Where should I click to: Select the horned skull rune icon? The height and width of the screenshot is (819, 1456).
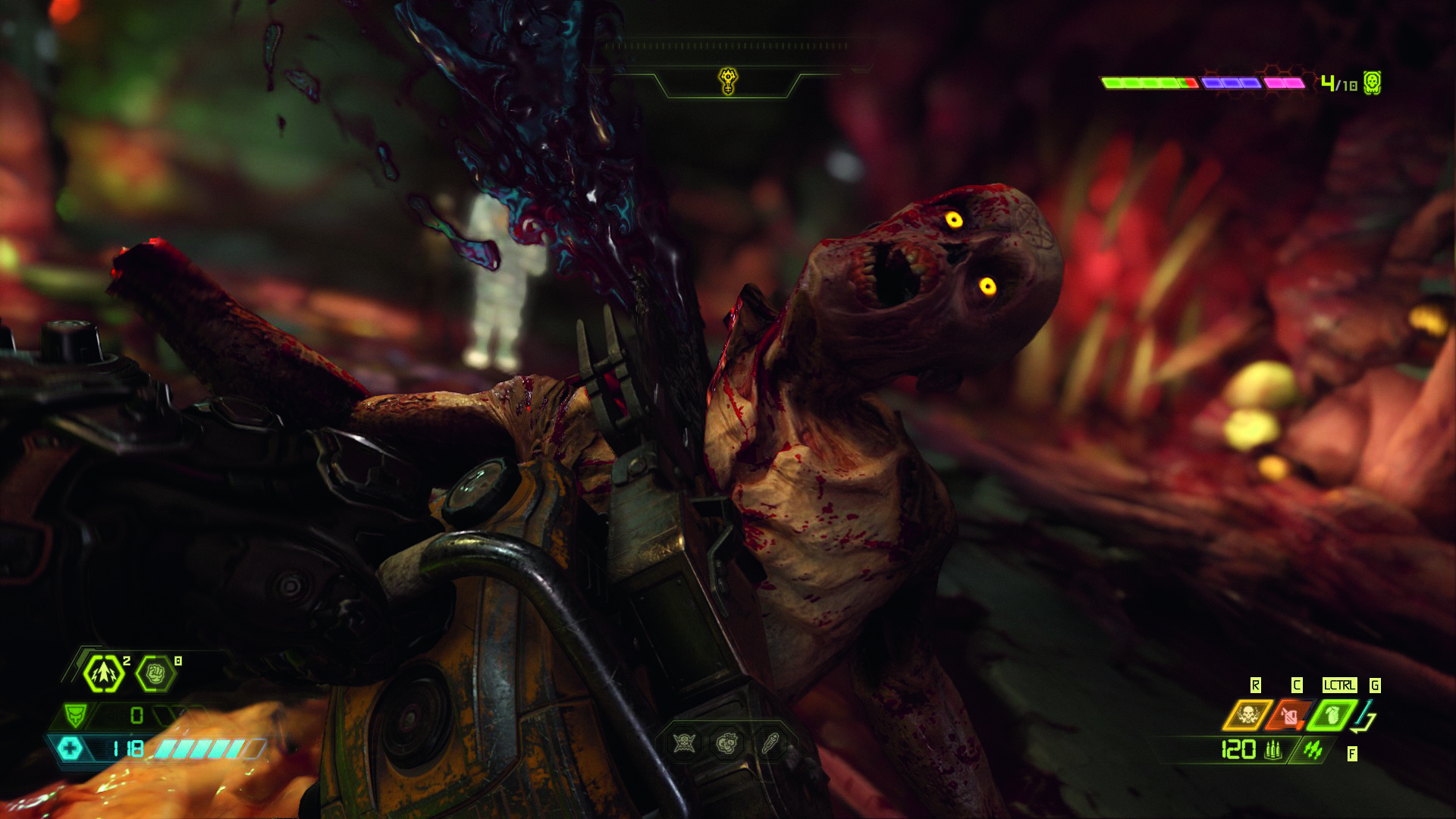tap(685, 743)
